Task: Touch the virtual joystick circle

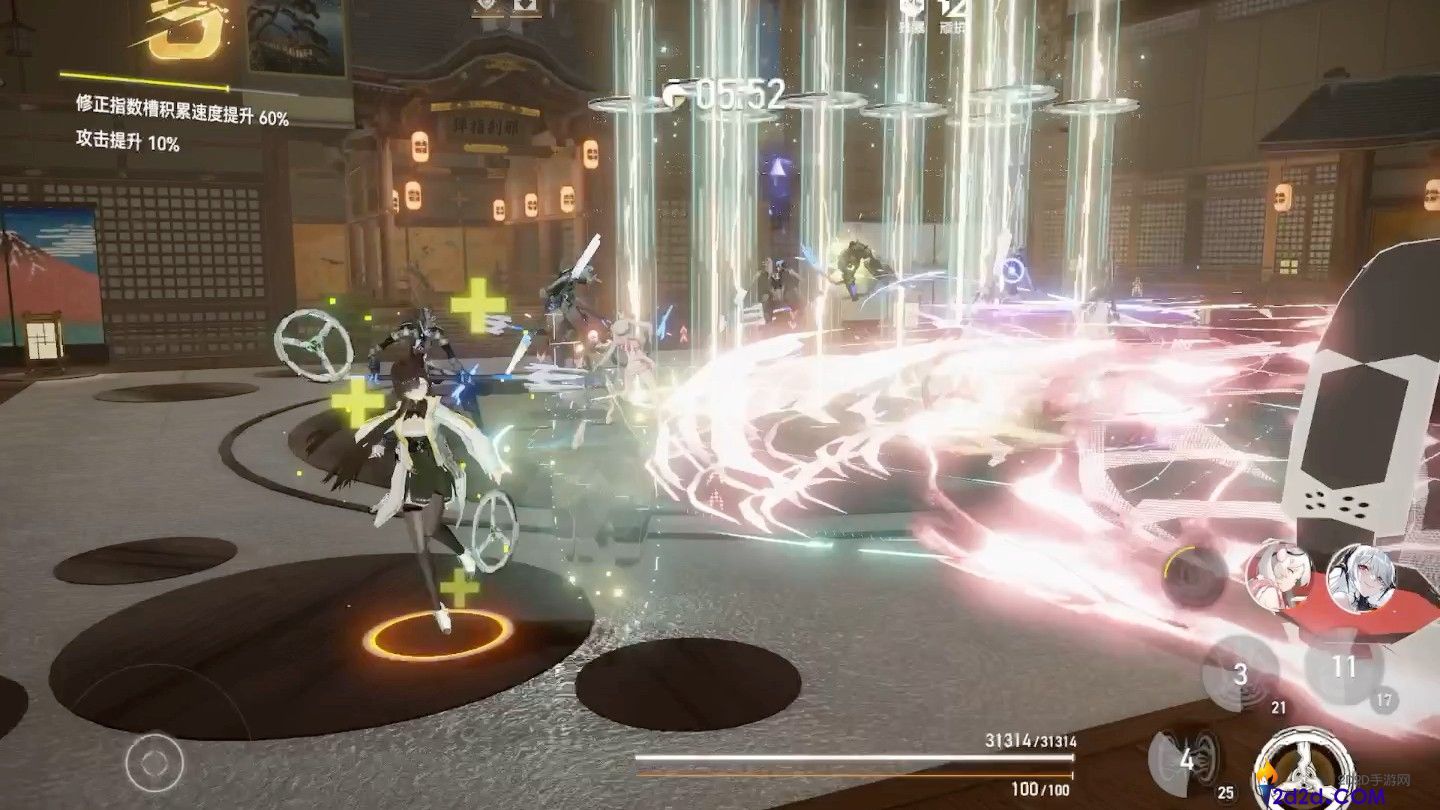Action: coord(154,763)
